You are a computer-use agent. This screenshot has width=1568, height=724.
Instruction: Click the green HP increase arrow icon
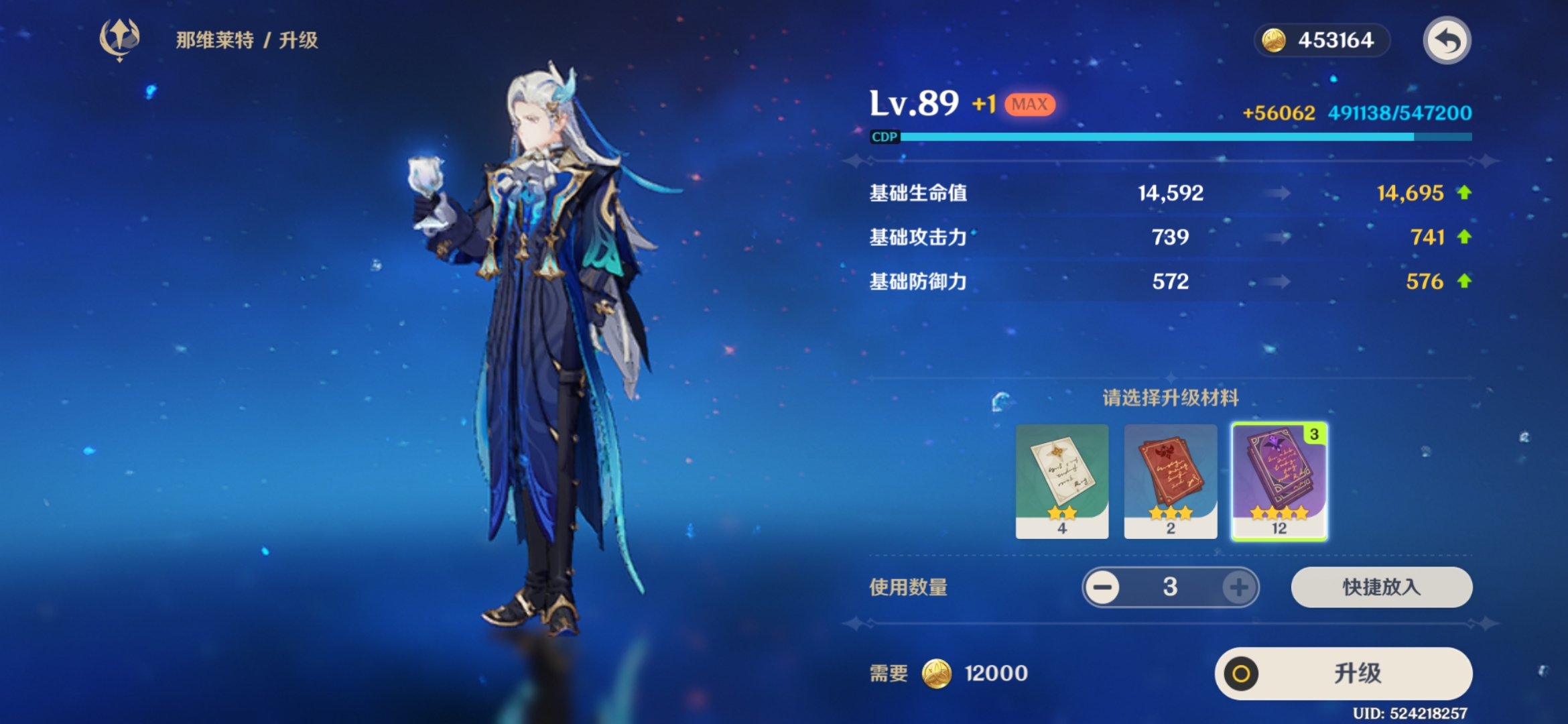(1465, 192)
